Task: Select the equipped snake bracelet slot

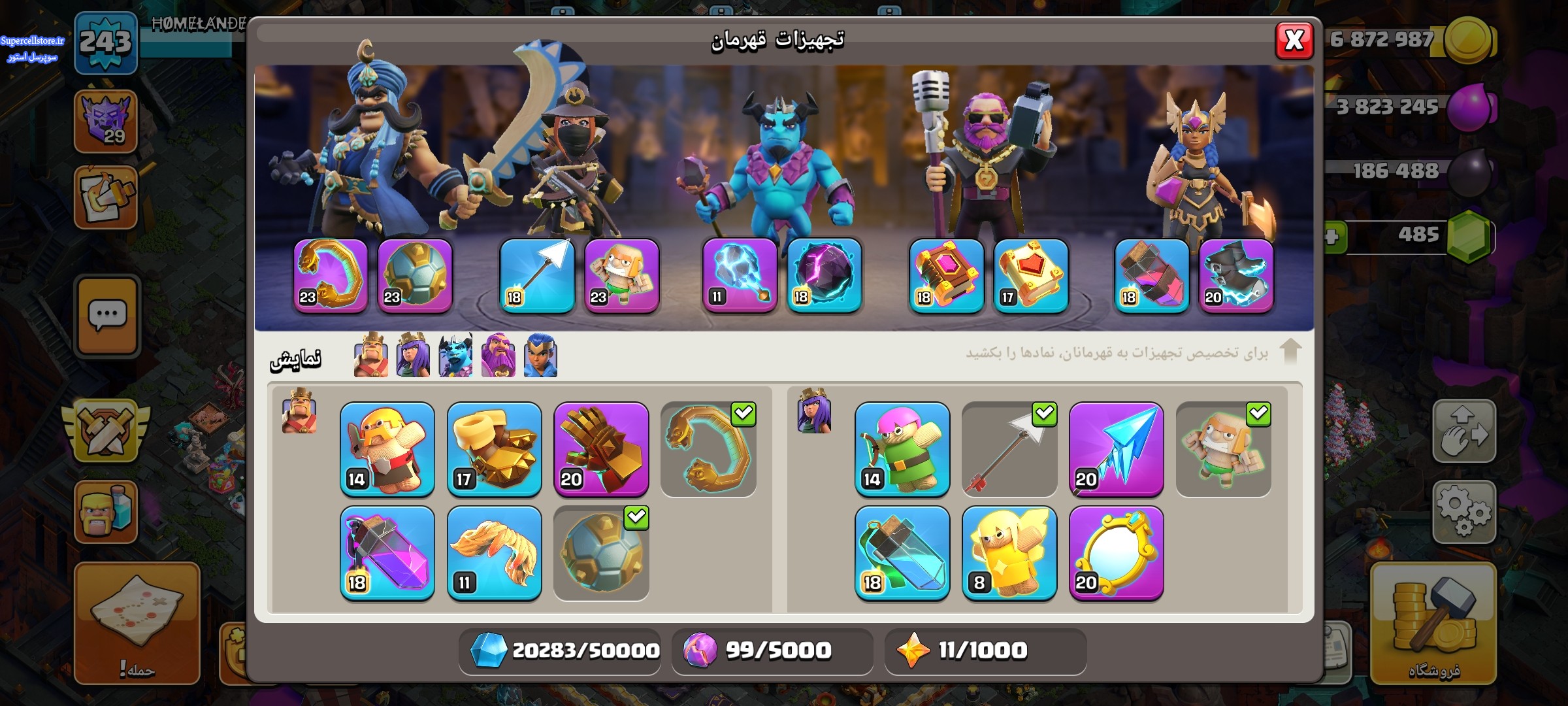Action: pos(331,275)
